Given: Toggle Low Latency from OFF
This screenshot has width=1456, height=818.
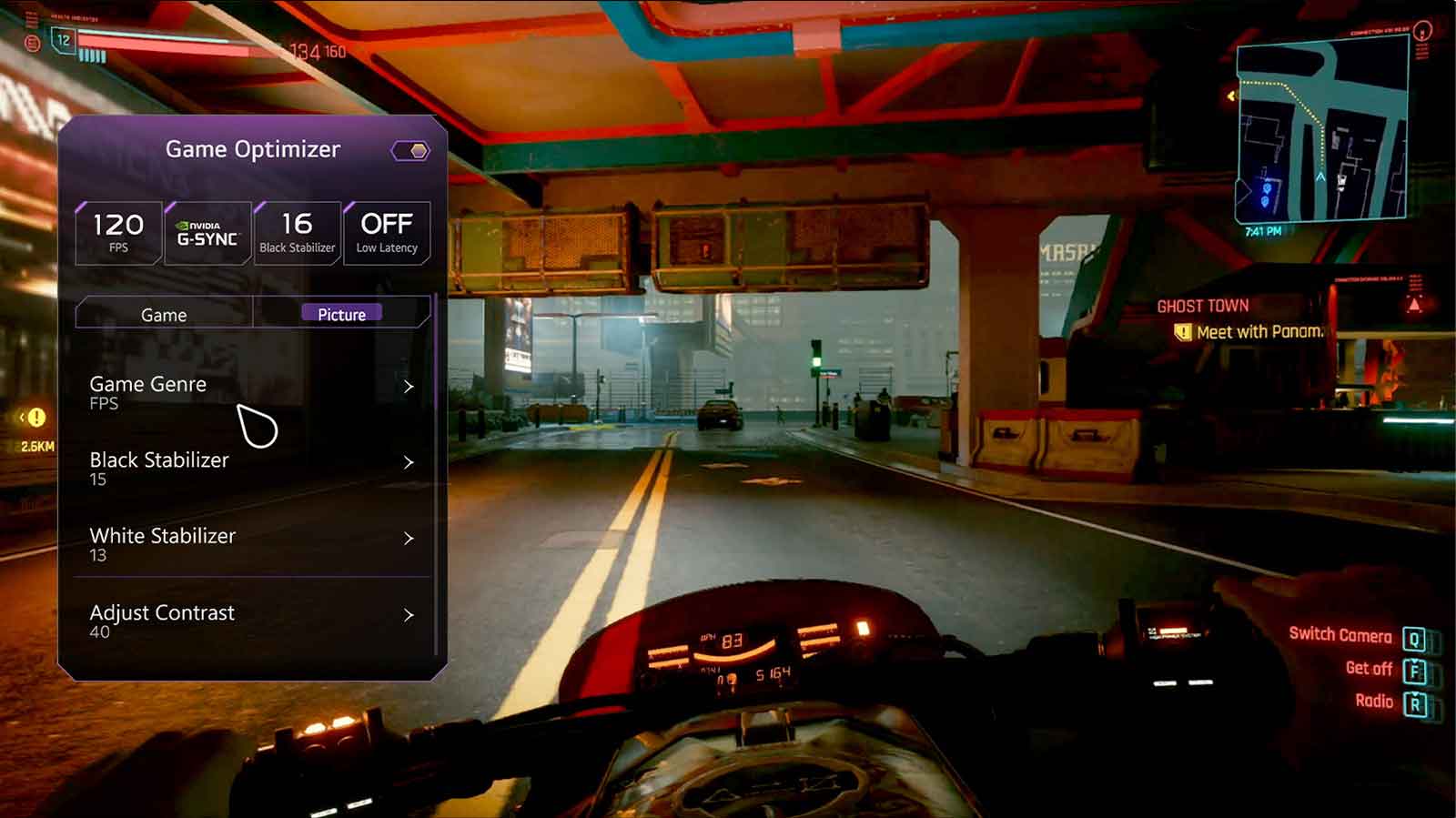Looking at the screenshot, I should 386,230.
